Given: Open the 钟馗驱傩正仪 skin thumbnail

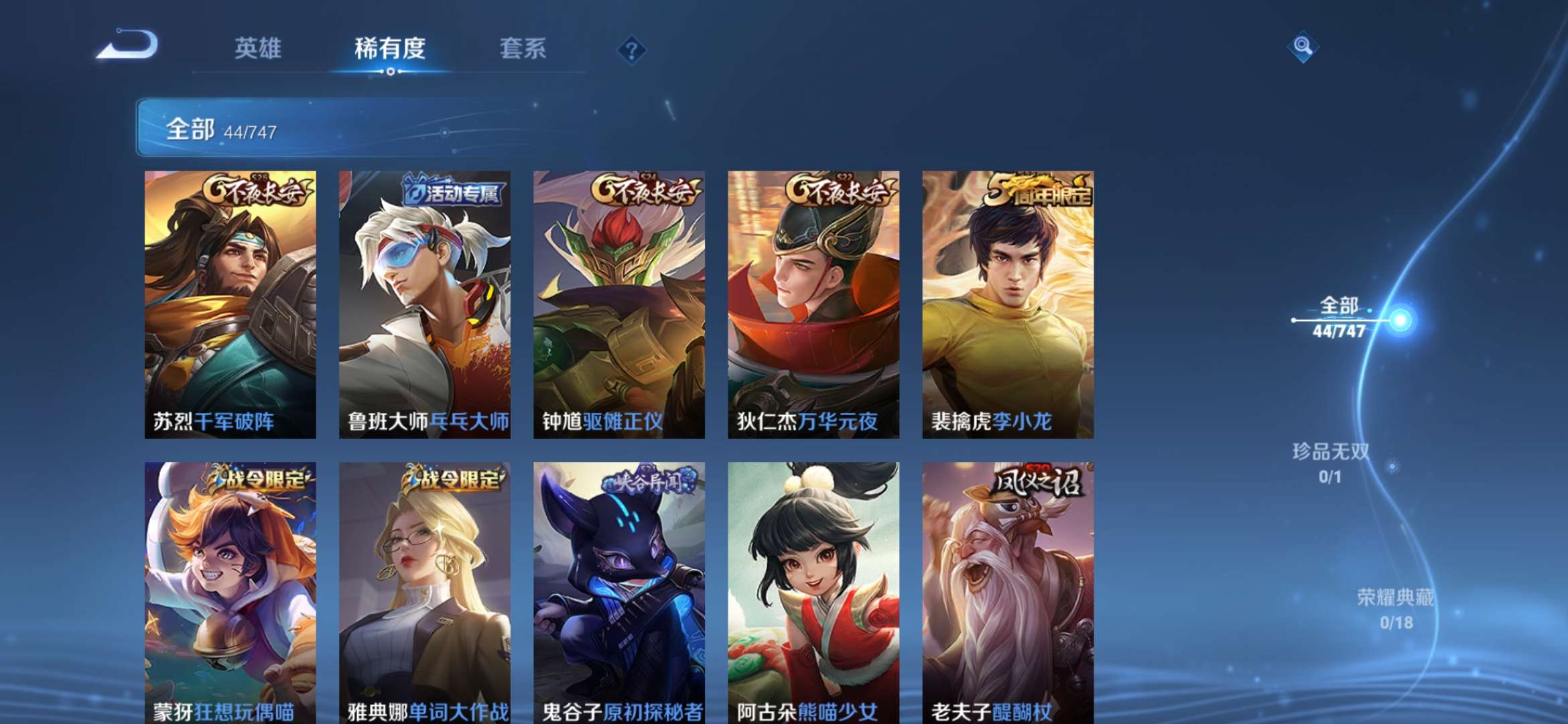Looking at the screenshot, I should click(x=623, y=302).
